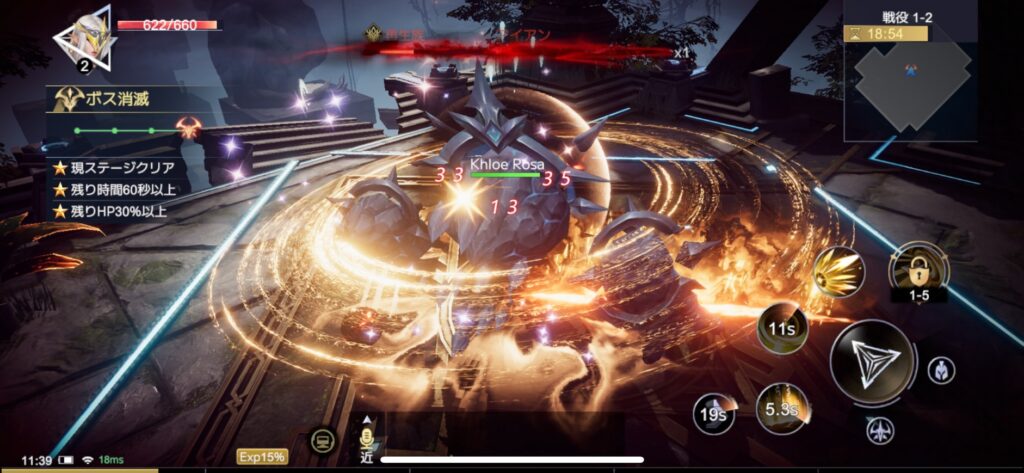This screenshot has width=1024, height=473.
Task: Open the round chat icon button
Action: pyautogui.click(x=323, y=440)
